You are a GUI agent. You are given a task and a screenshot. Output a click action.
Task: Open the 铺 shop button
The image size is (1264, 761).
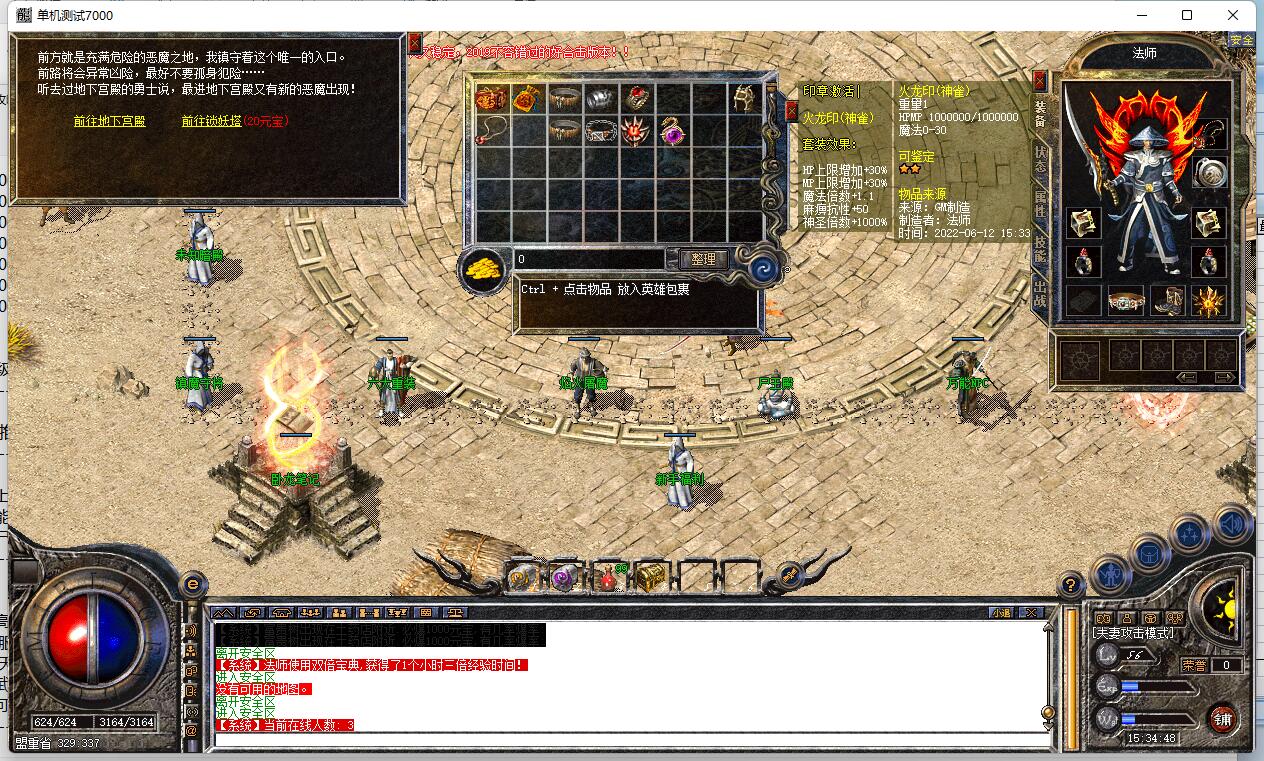[x=1222, y=717]
